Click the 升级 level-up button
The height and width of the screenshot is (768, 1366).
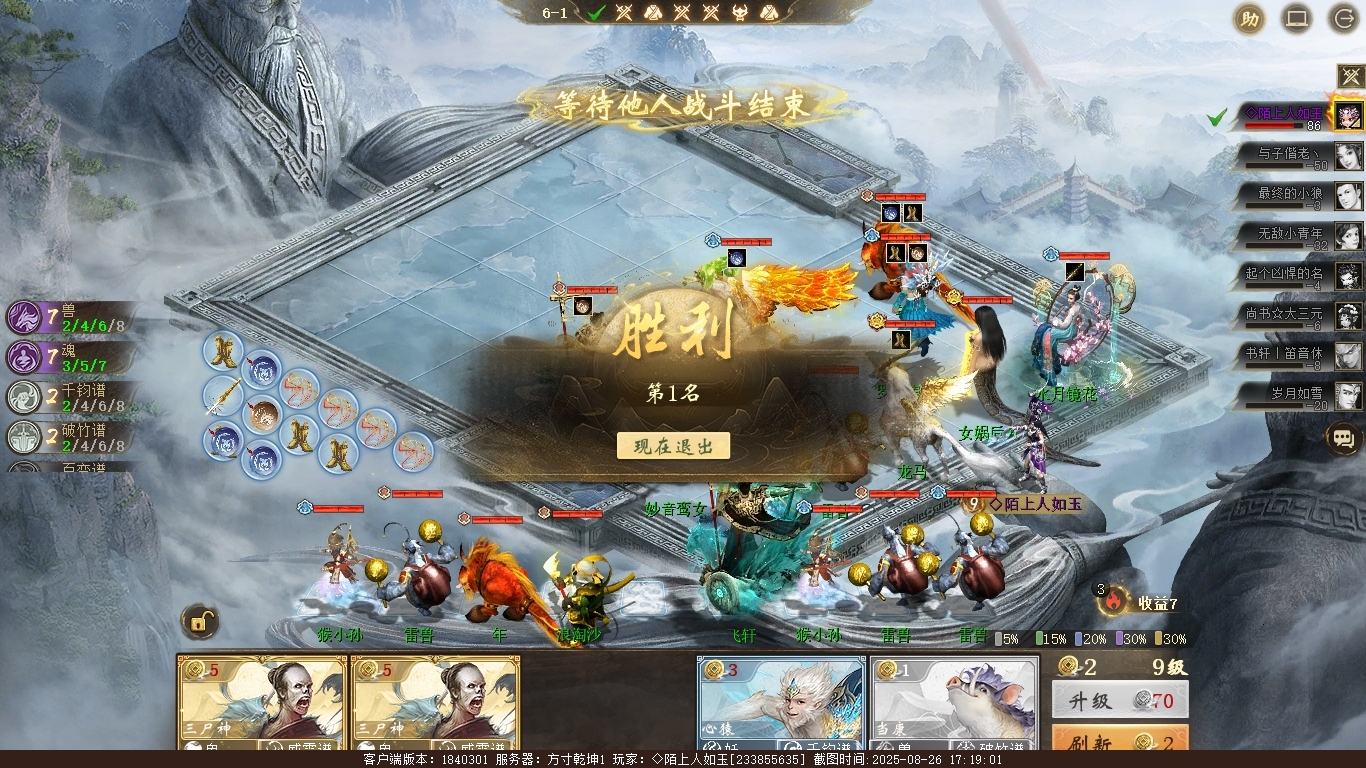[1120, 701]
